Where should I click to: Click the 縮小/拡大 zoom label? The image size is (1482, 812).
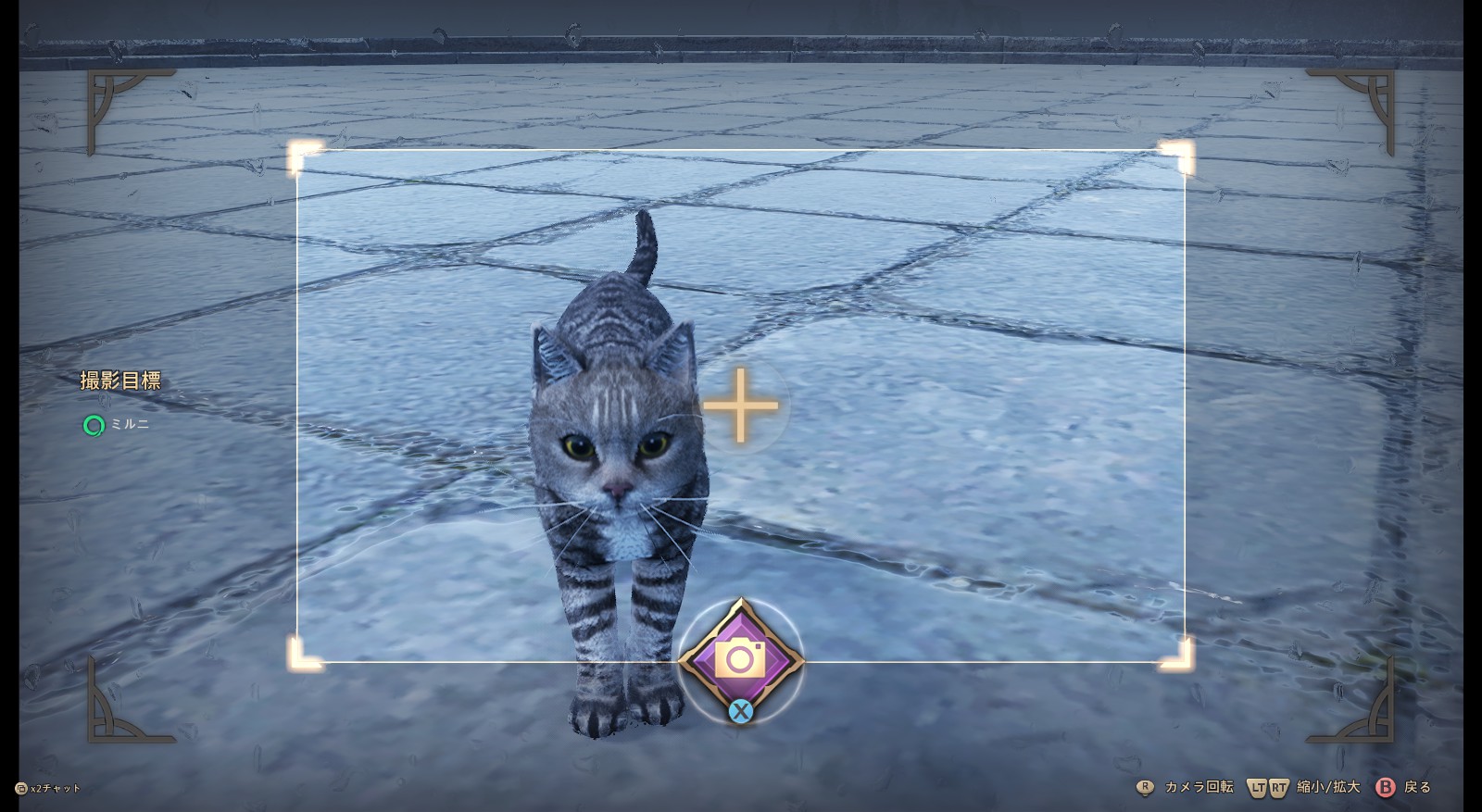coord(1328,787)
